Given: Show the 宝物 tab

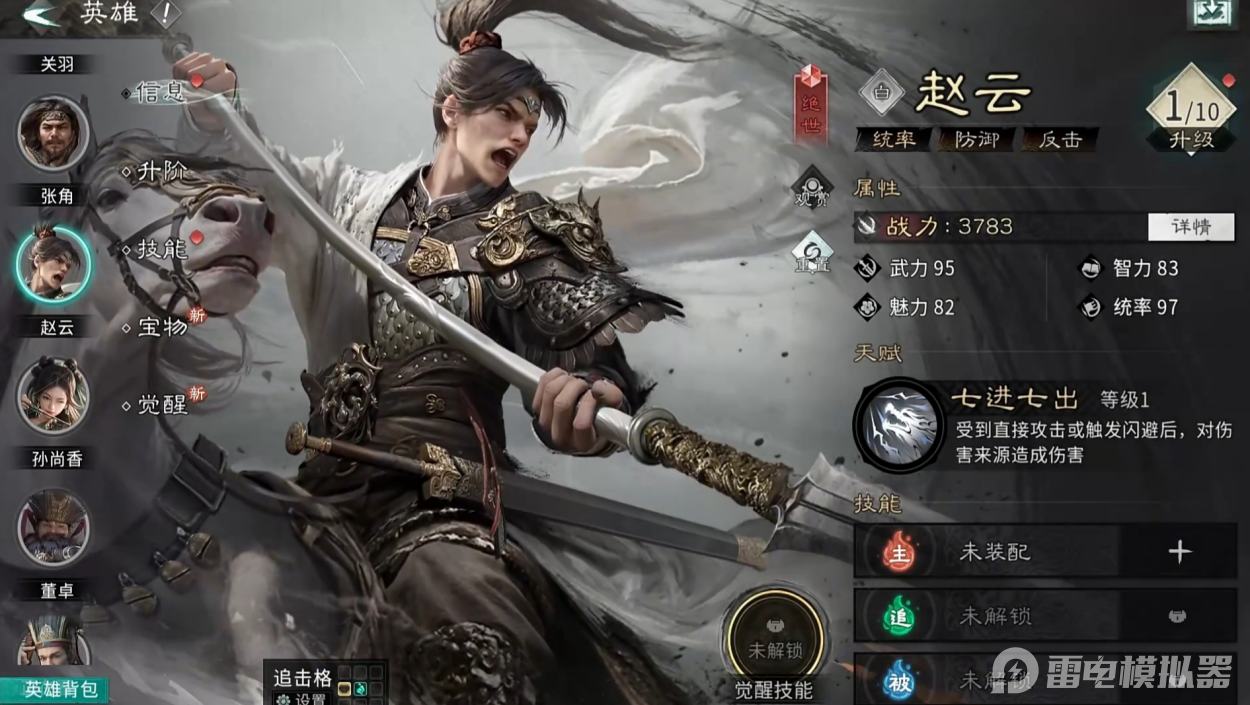Looking at the screenshot, I should tap(160, 327).
